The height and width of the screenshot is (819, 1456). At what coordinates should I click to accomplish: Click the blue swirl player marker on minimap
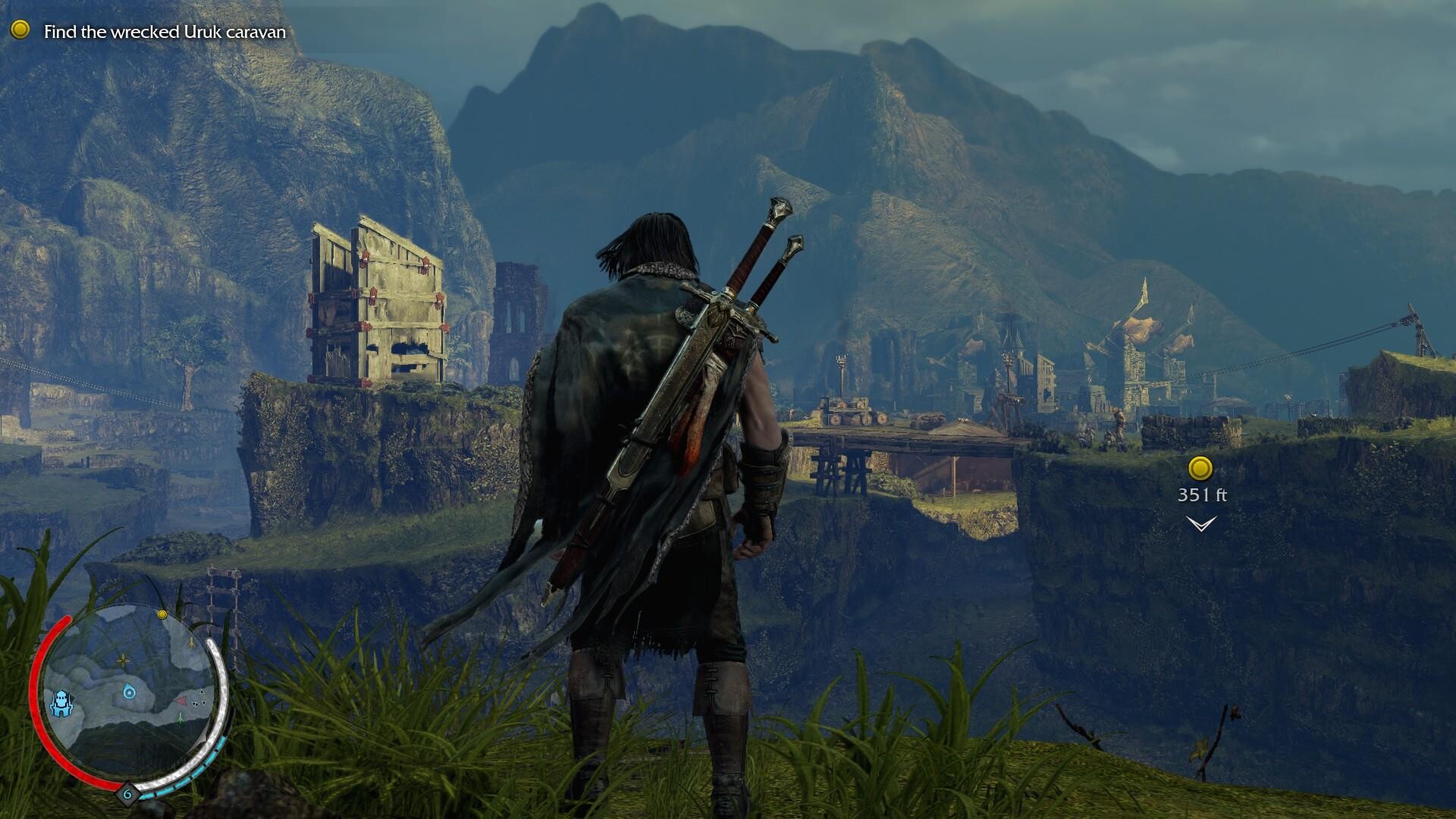[x=130, y=691]
